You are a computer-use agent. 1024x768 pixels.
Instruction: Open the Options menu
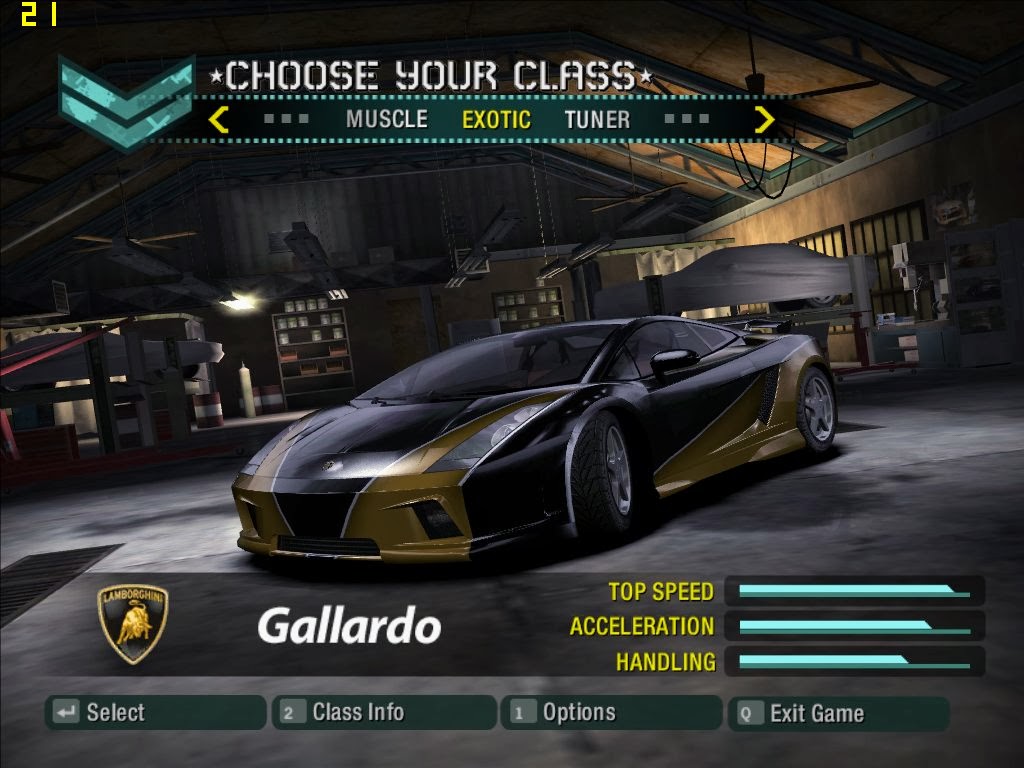(610, 713)
